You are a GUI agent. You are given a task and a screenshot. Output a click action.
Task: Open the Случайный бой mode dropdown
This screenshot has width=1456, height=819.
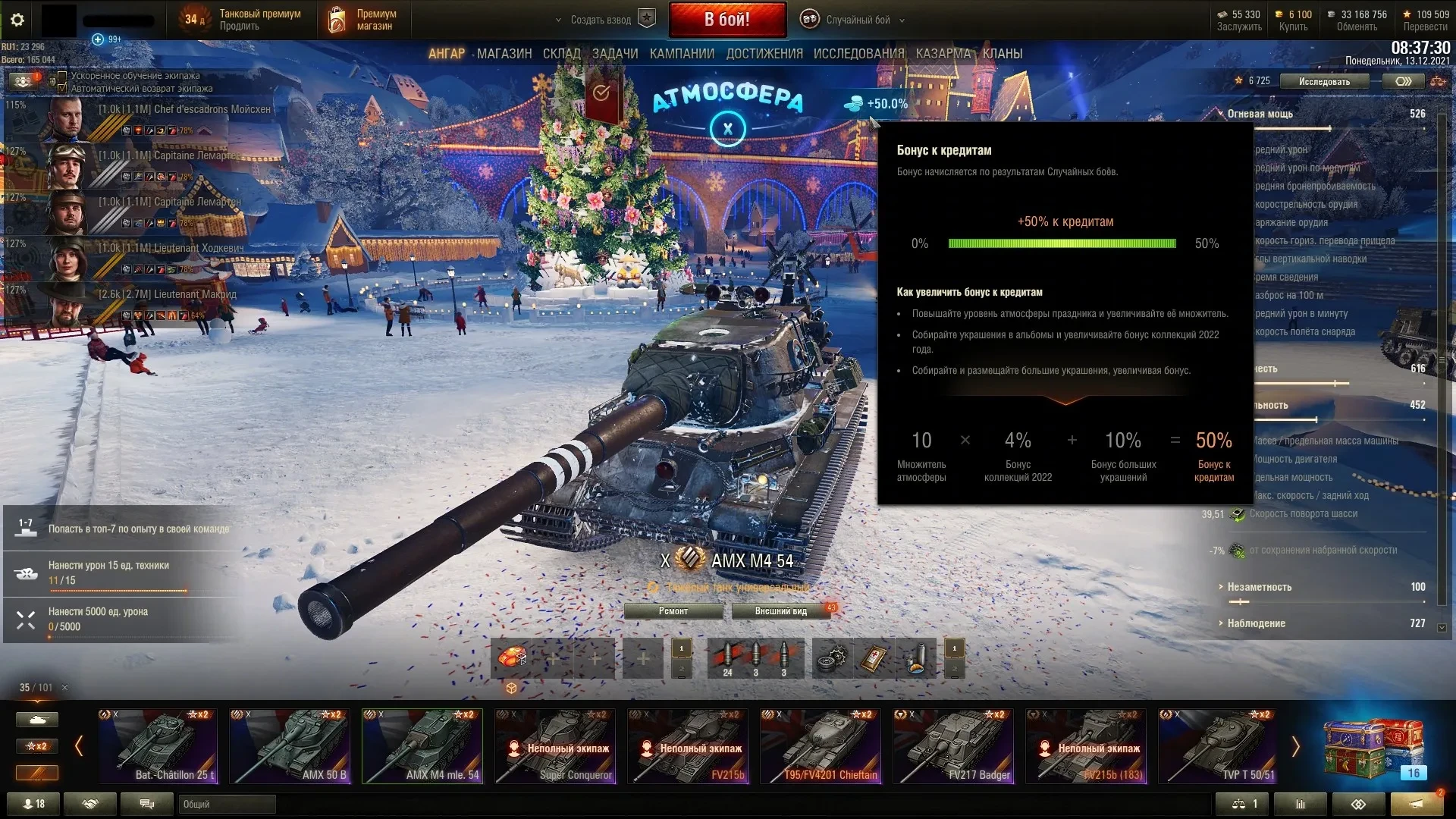coord(857,20)
